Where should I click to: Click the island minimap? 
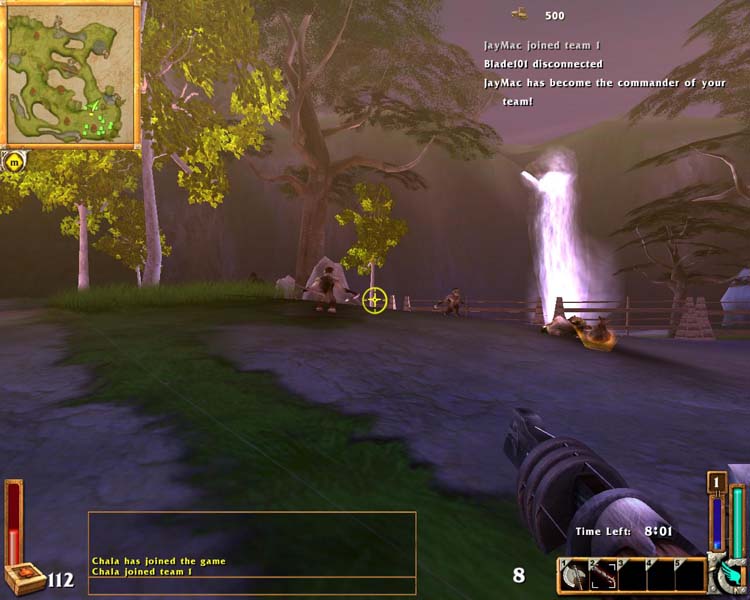pyautogui.click(x=72, y=74)
